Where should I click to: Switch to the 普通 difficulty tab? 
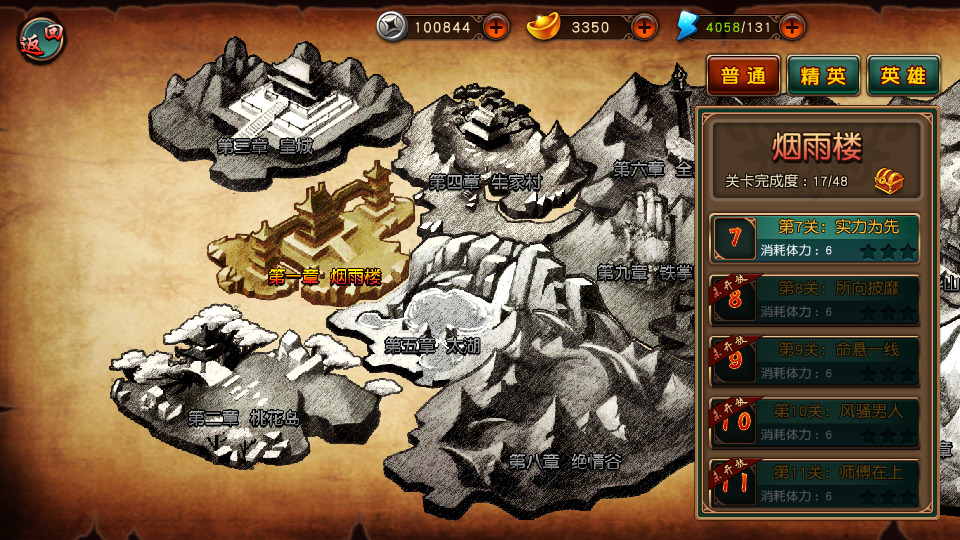click(743, 76)
